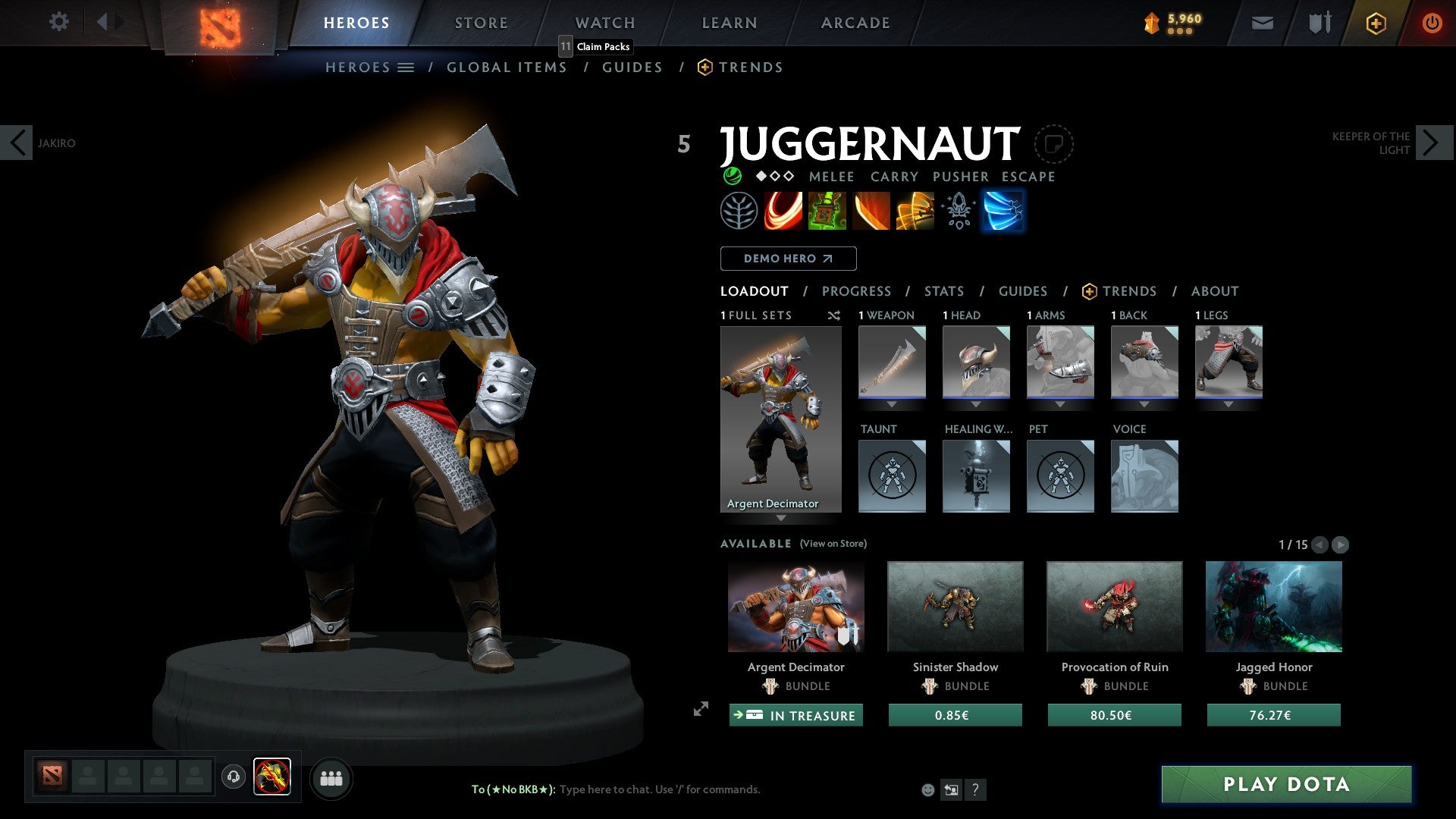Toggle the hero notes icon beside the Juggernaut title
The width and height of the screenshot is (1456, 819).
pyautogui.click(x=1054, y=143)
